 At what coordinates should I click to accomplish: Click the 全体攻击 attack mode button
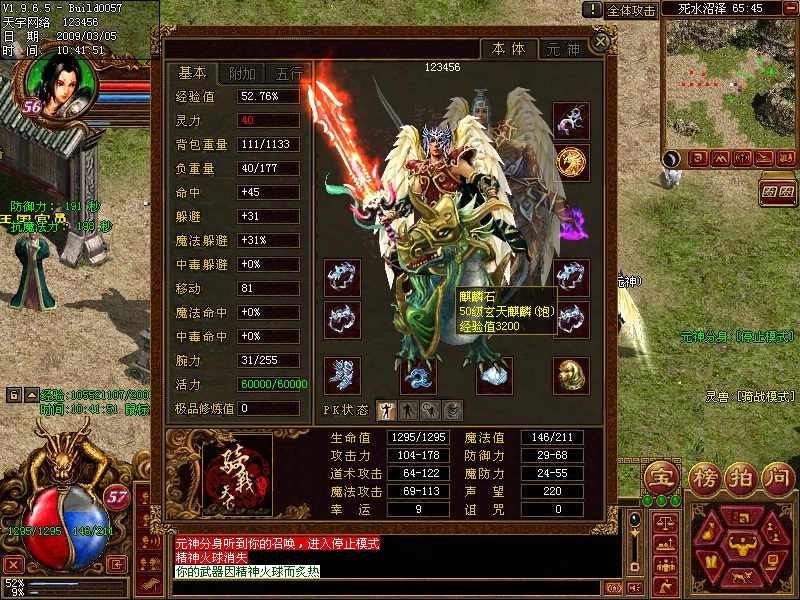point(632,10)
